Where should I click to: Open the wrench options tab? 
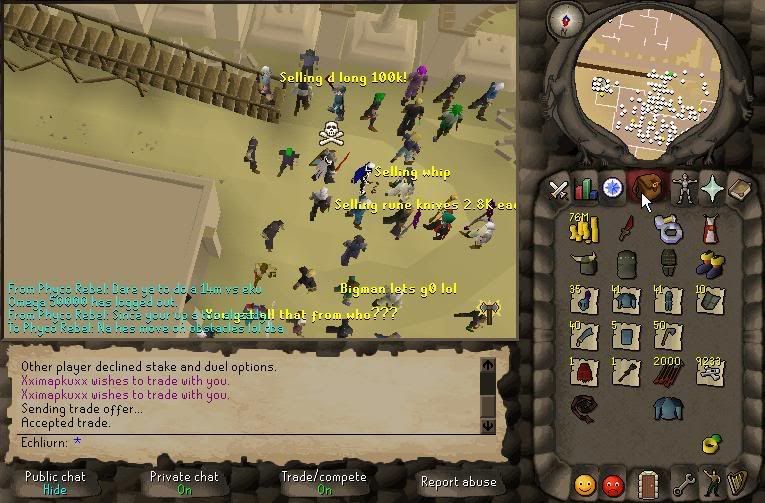[686, 484]
